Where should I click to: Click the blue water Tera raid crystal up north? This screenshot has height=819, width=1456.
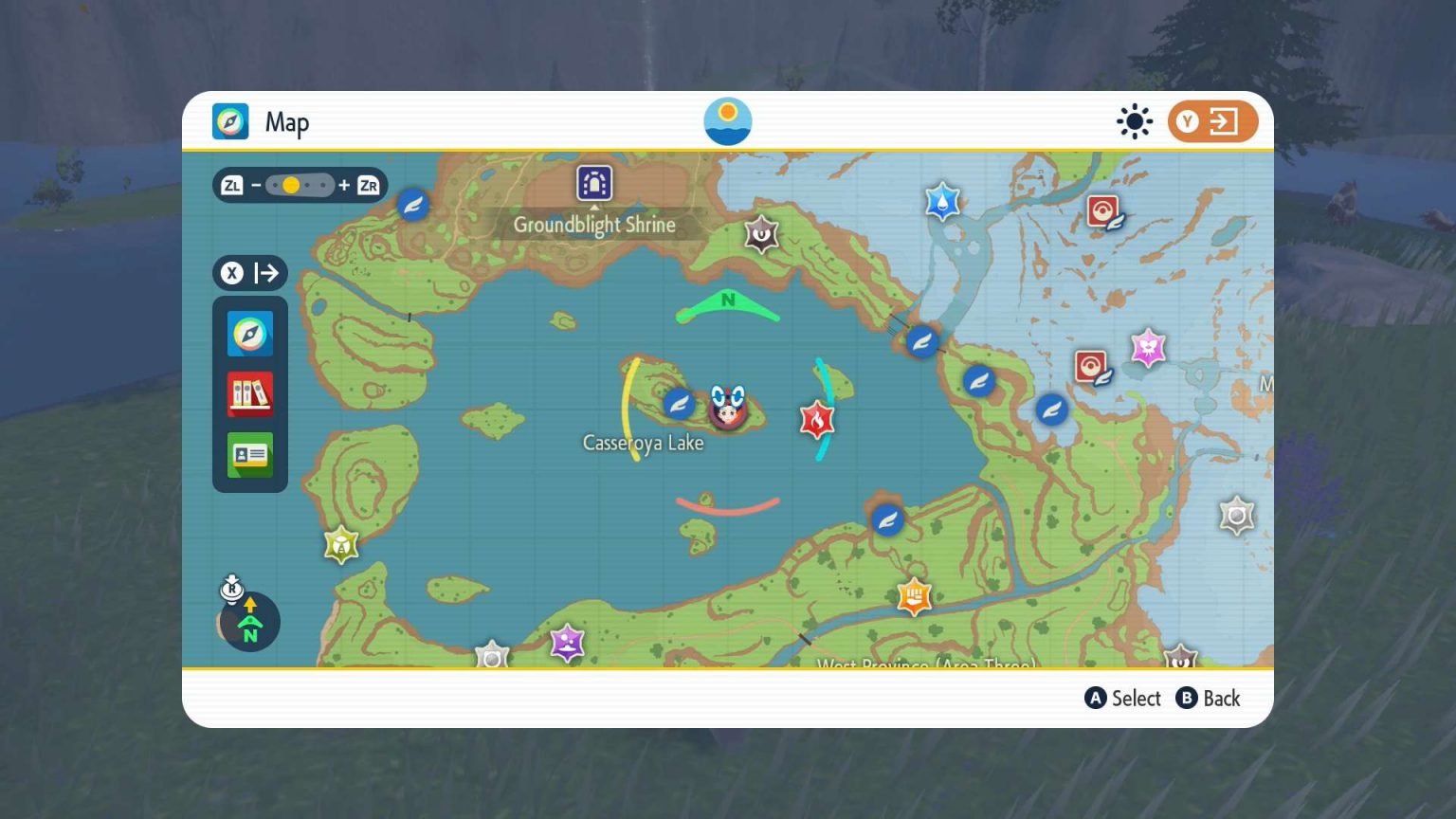coord(943,201)
